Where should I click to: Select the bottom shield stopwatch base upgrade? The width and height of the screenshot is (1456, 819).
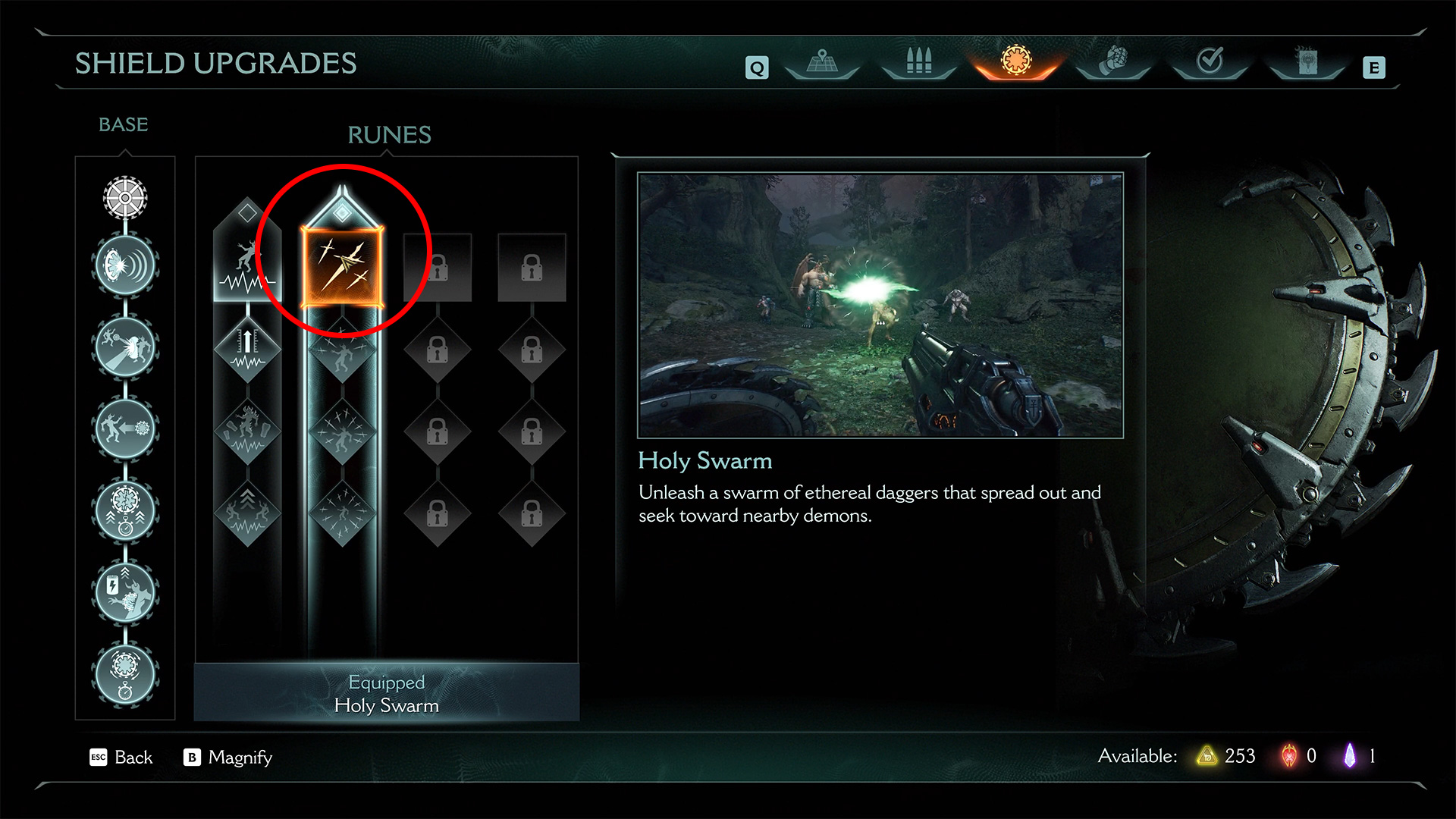(125, 674)
